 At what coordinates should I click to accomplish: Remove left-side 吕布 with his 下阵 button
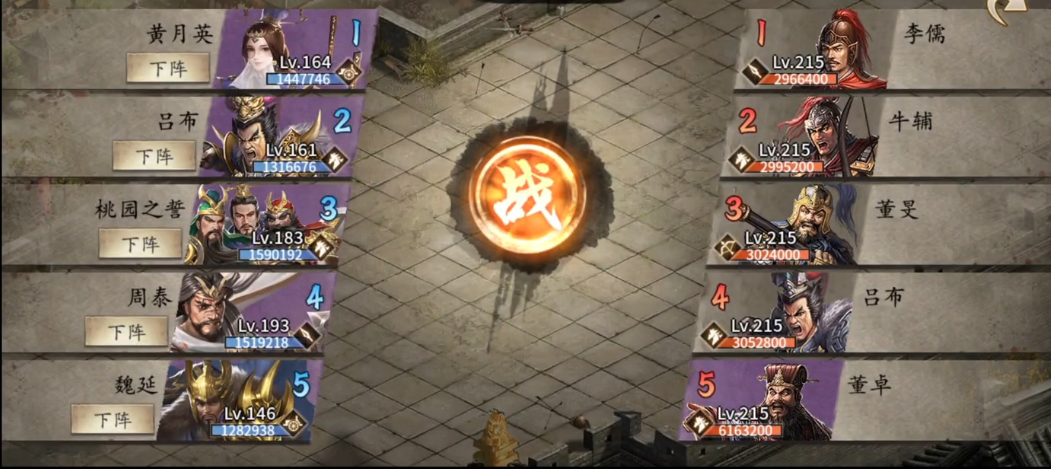pyautogui.click(x=154, y=155)
